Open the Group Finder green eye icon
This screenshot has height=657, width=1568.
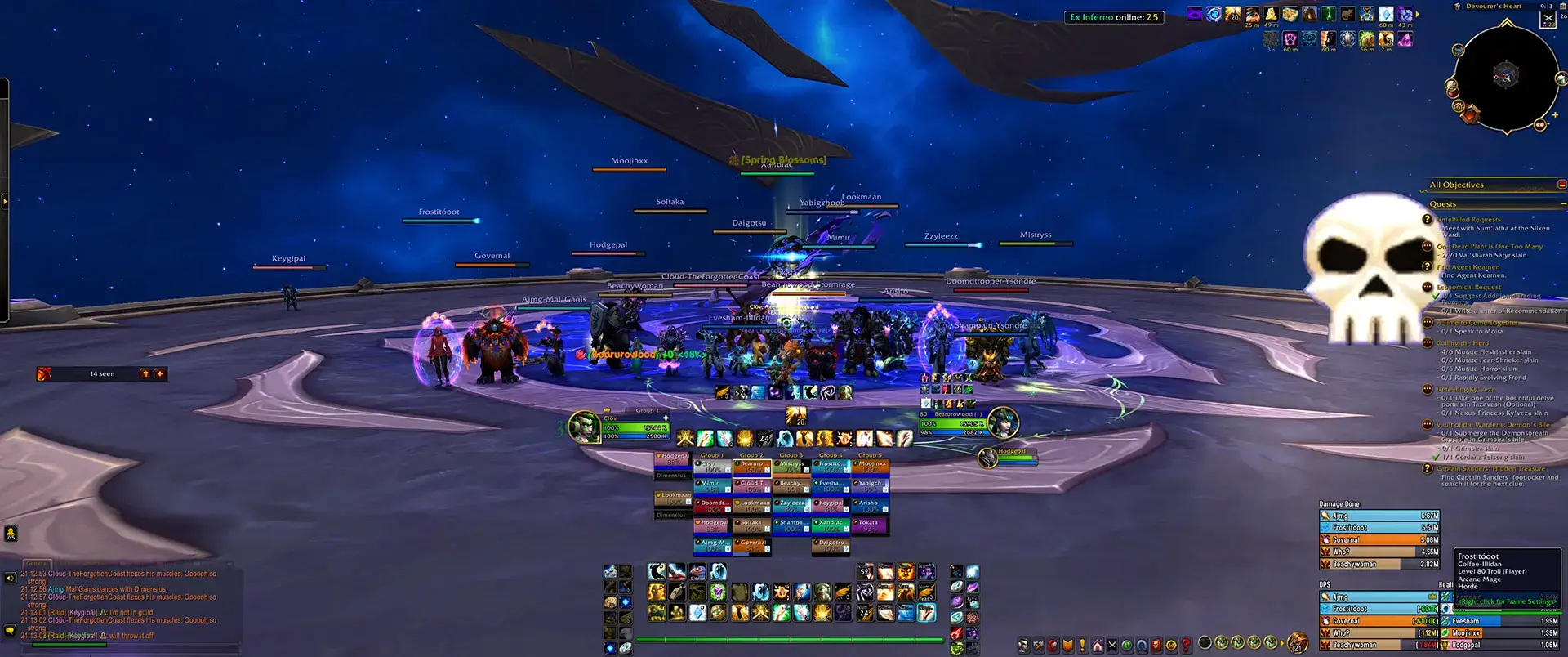(x=1128, y=644)
